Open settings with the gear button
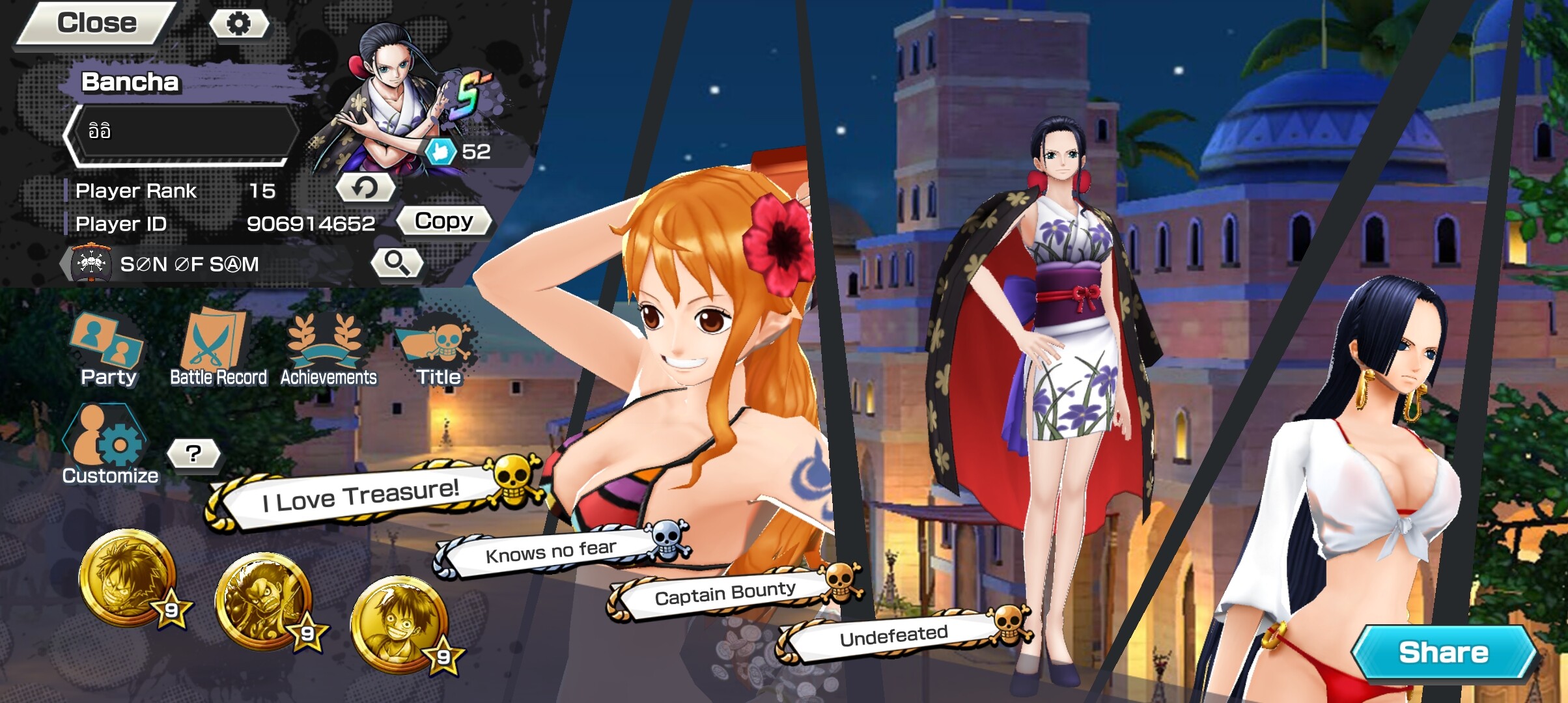1568x703 pixels. tap(238, 24)
